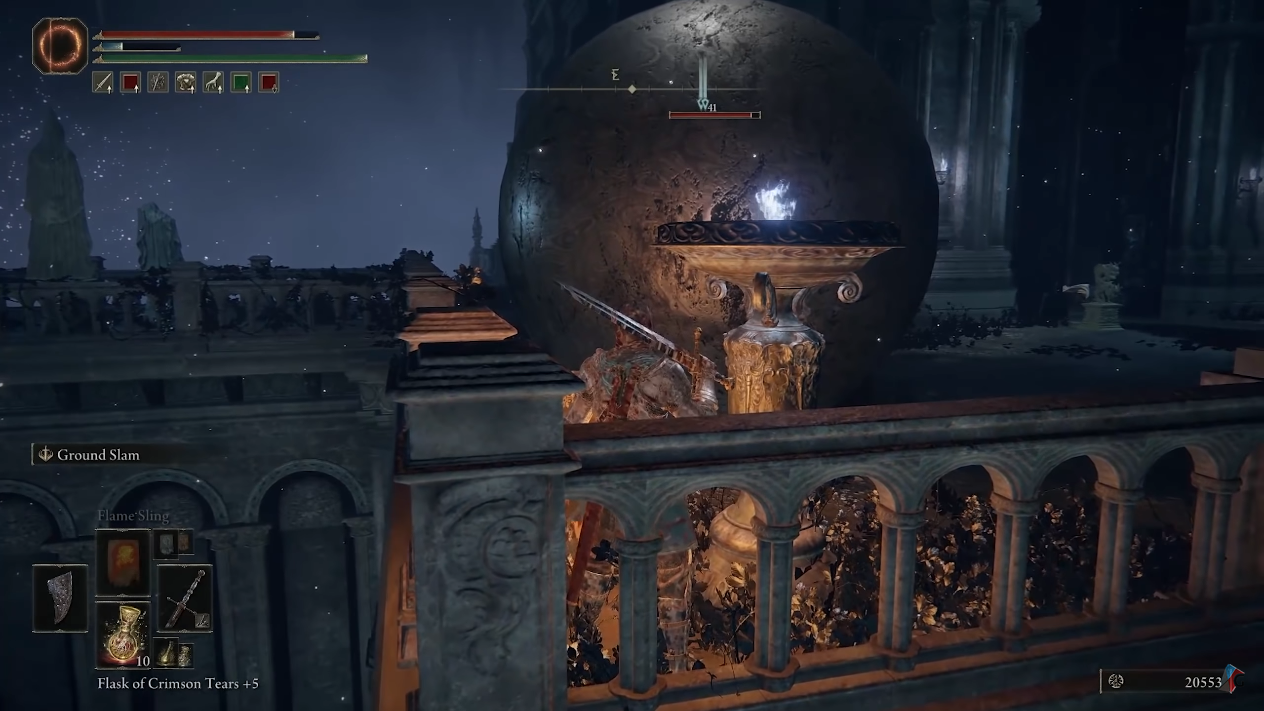Click the red square debuff with down arrow
Viewport: 1264px width, 711px height.
coord(268,83)
